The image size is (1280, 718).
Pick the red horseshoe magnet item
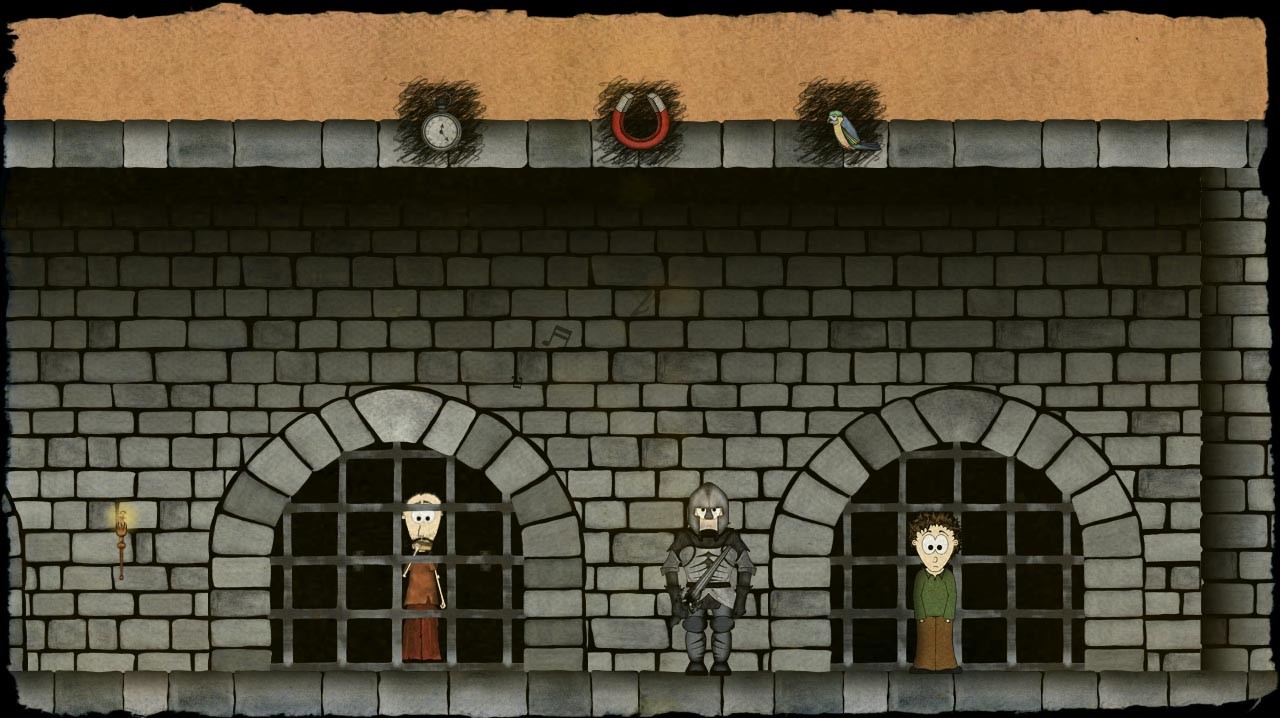click(x=640, y=121)
